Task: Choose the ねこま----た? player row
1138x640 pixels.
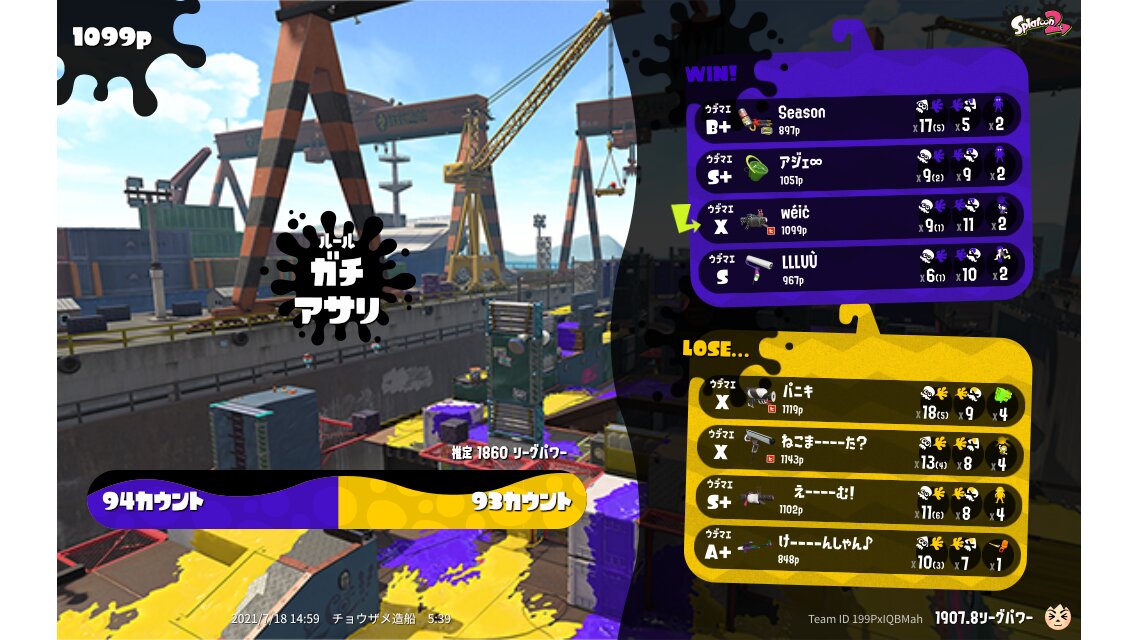Action: (858, 449)
